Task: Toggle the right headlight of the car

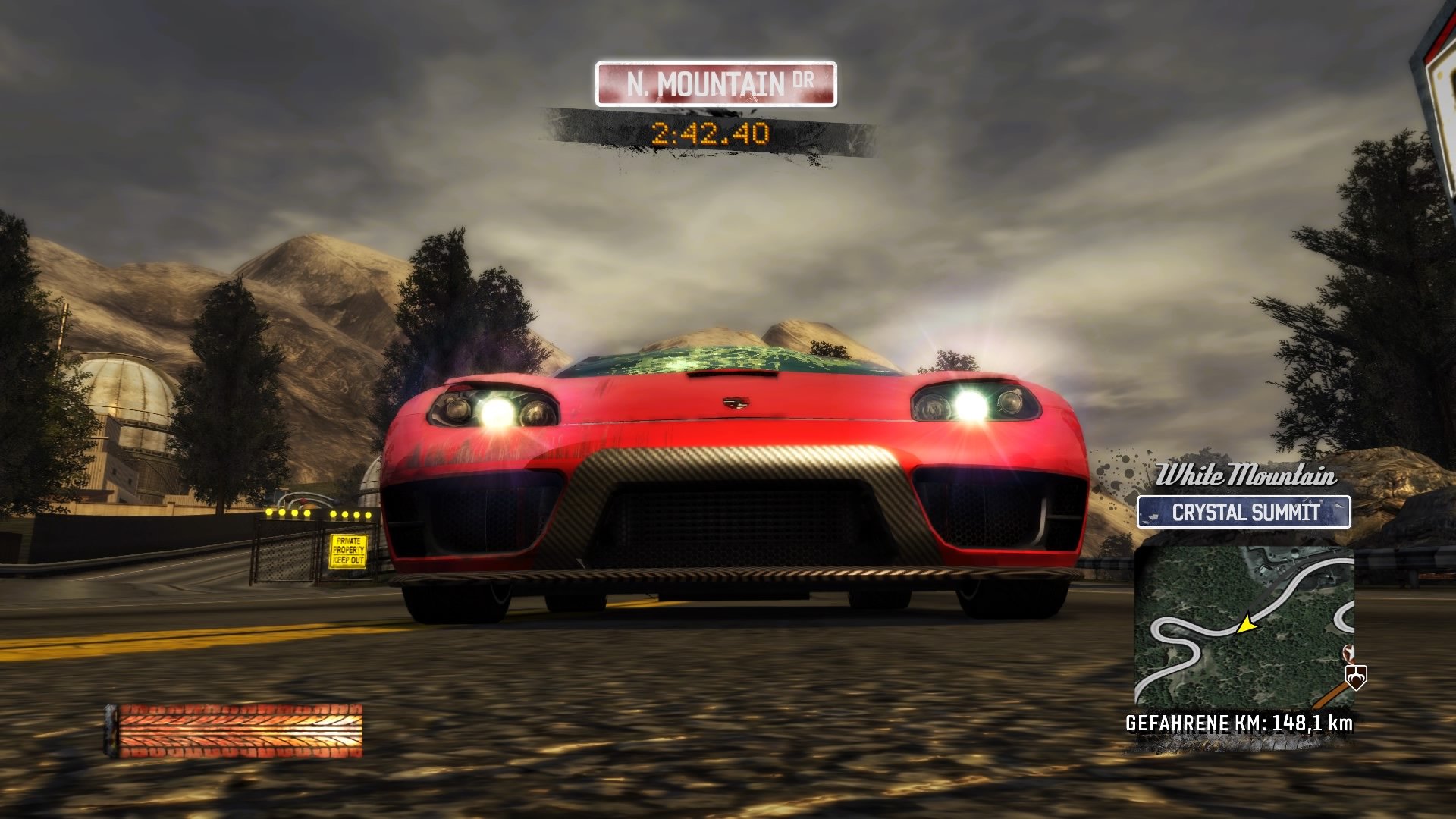Action: click(973, 401)
